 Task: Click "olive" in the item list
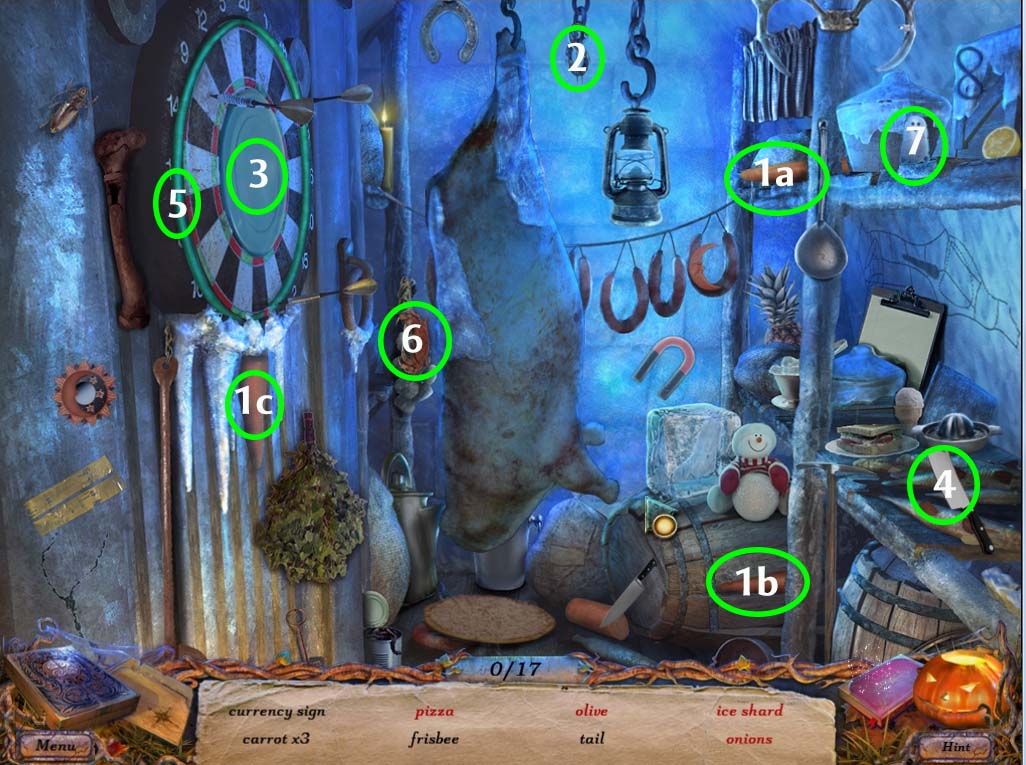pos(590,712)
